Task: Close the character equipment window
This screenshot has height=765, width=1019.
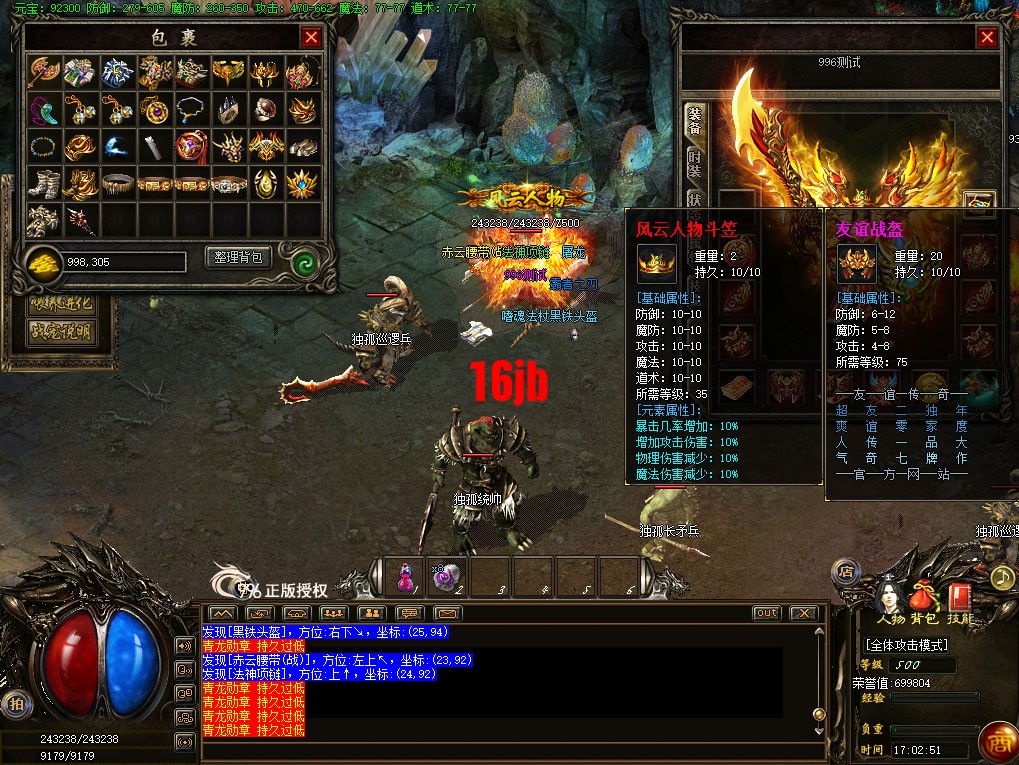Action: point(988,38)
